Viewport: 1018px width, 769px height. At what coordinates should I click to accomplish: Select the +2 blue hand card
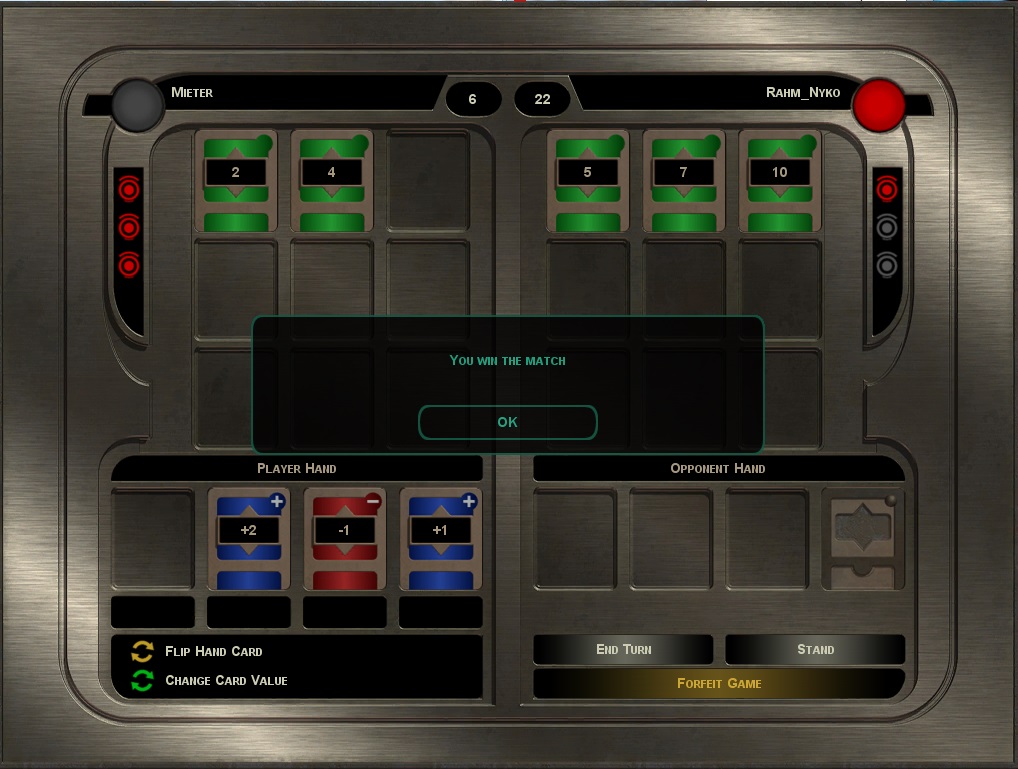[248, 538]
